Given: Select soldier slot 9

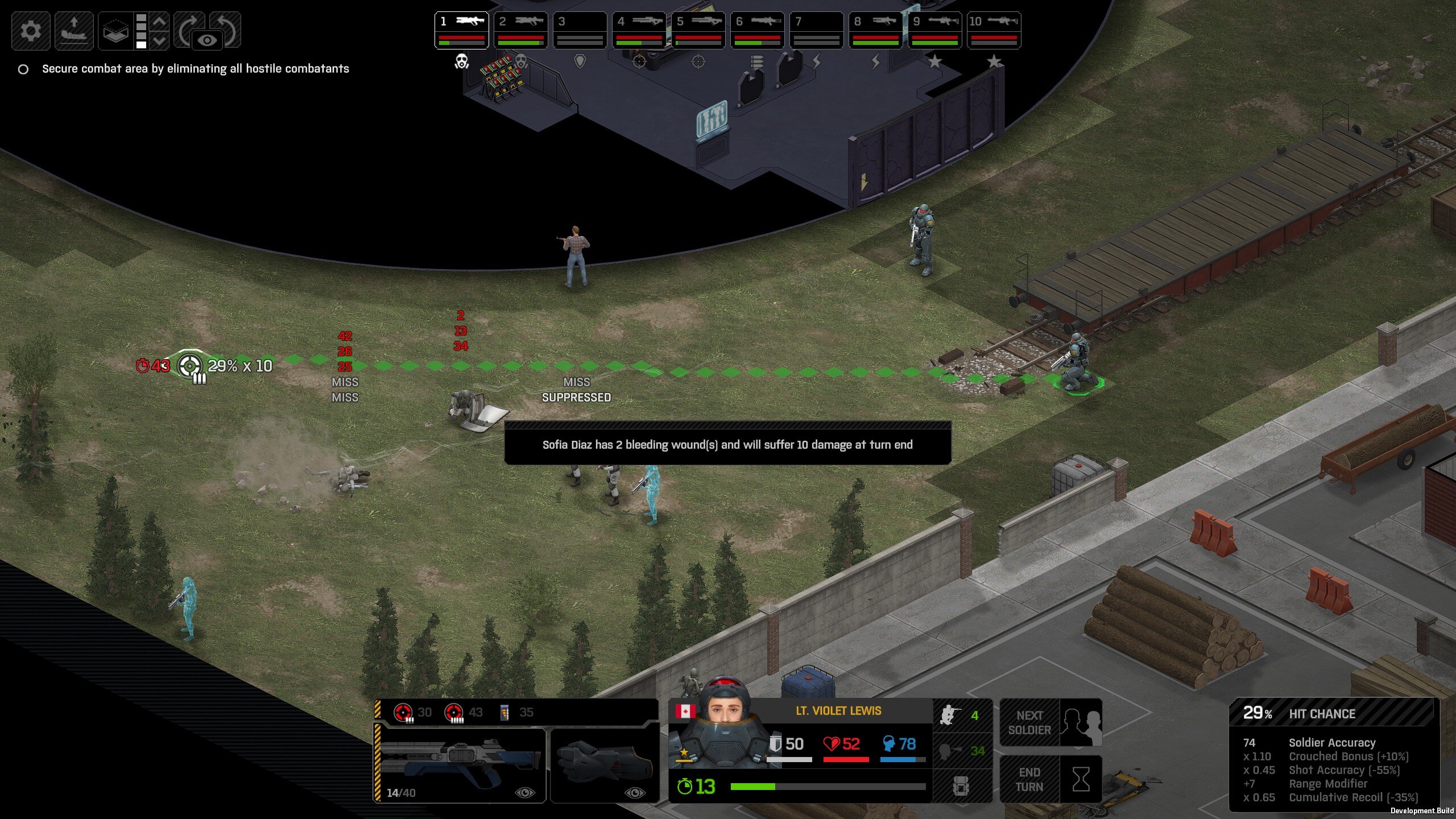Looking at the screenshot, I should 934,30.
